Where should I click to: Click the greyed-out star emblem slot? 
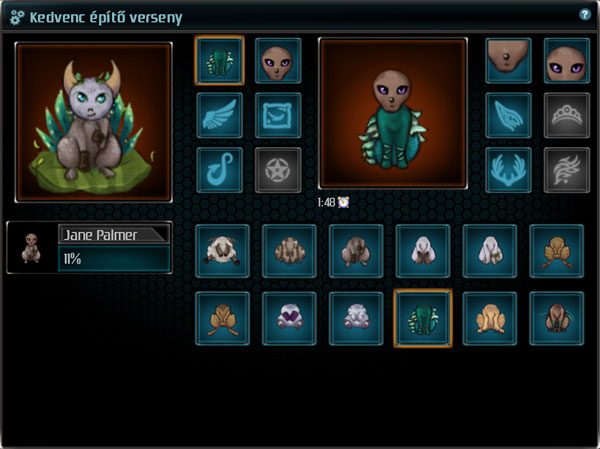pyautogui.click(x=278, y=169)
